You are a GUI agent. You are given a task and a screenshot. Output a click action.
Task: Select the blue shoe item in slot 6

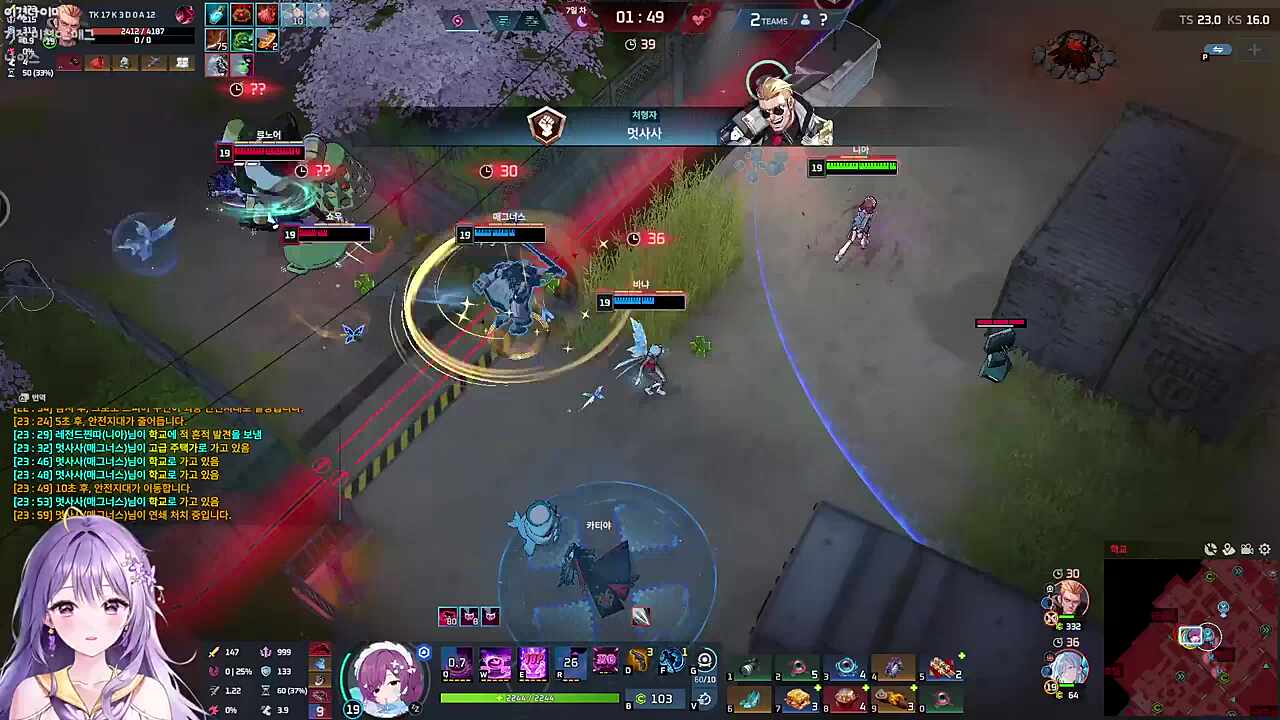point(750,699)
